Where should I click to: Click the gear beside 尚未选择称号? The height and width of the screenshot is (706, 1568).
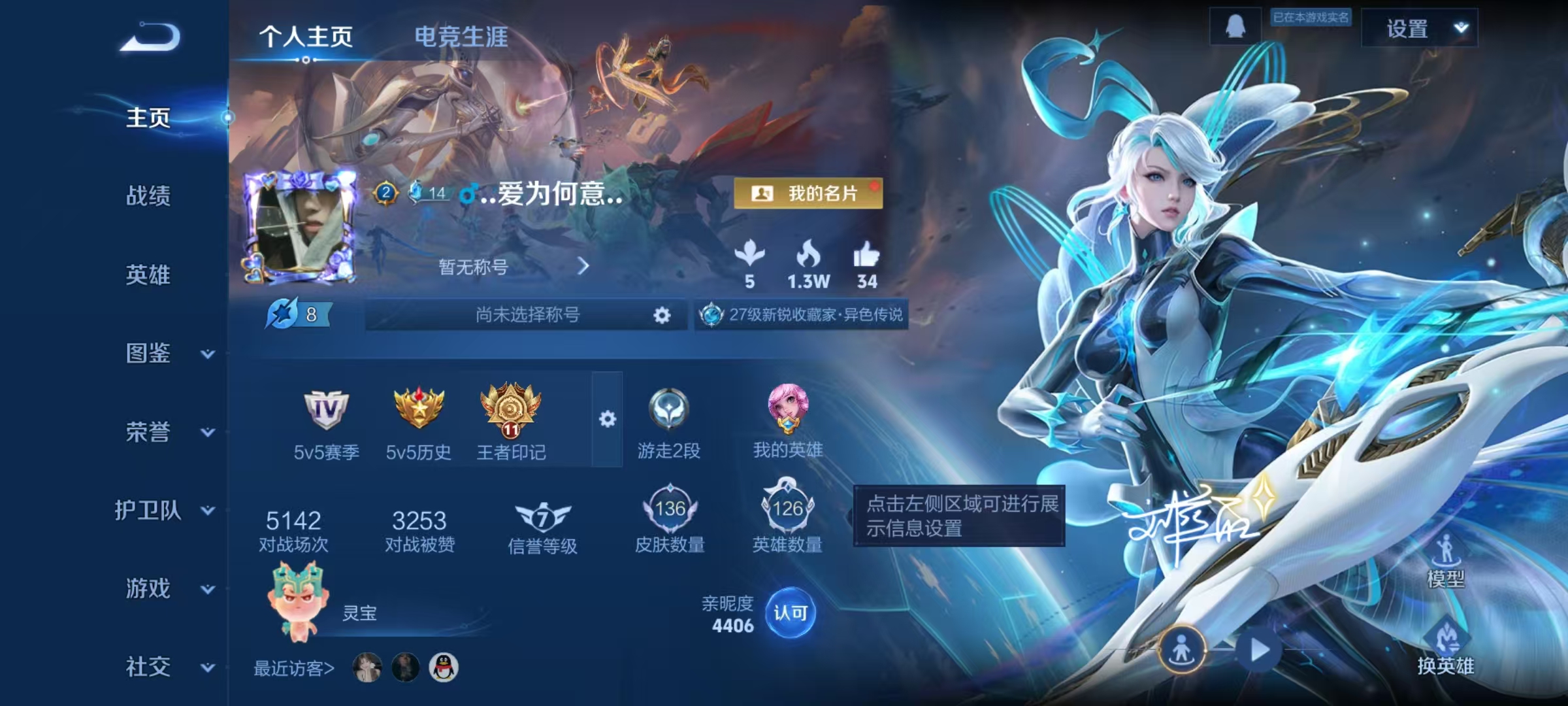click(x=661, y=314)
